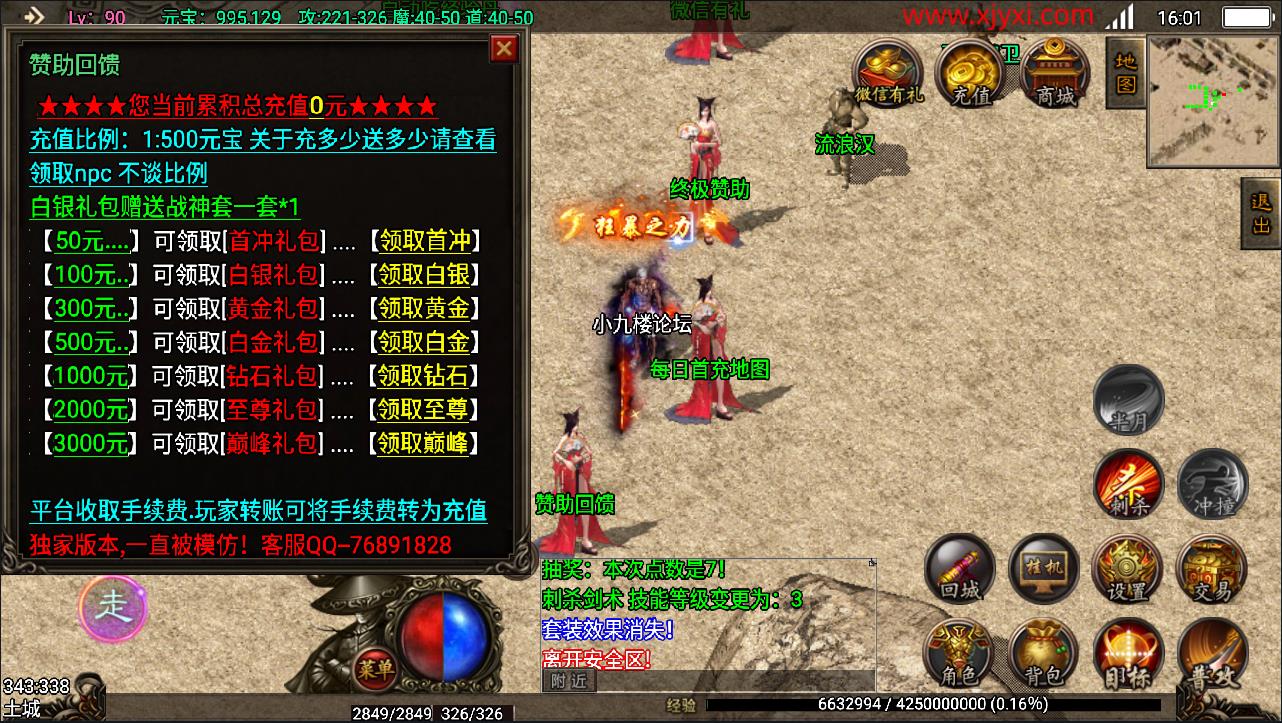Open the 菜单 menu button
Viewport: 1282px width, 723px height.
[x=374, y=667]
